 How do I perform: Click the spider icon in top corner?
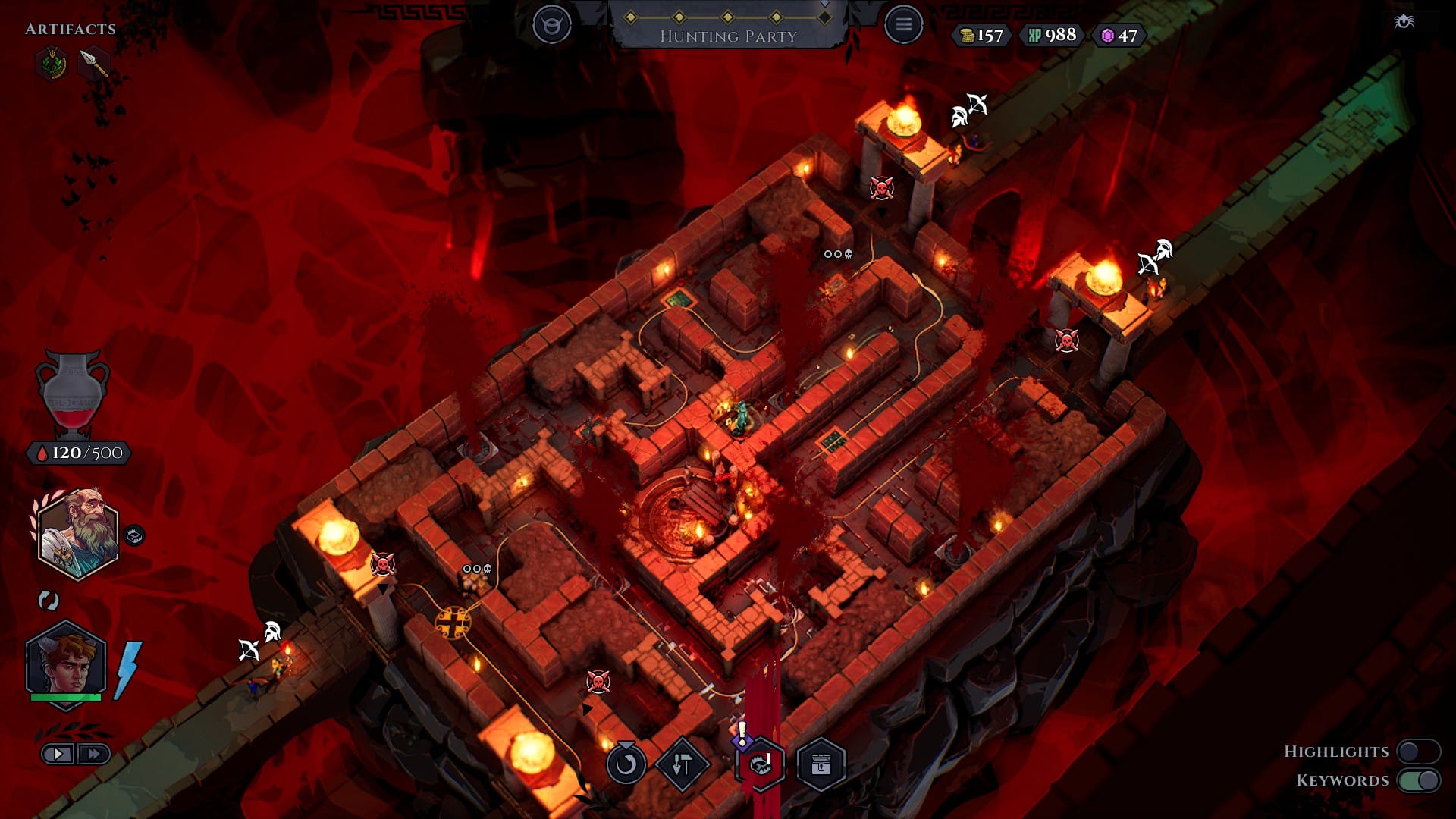[x=1404, y=21]
